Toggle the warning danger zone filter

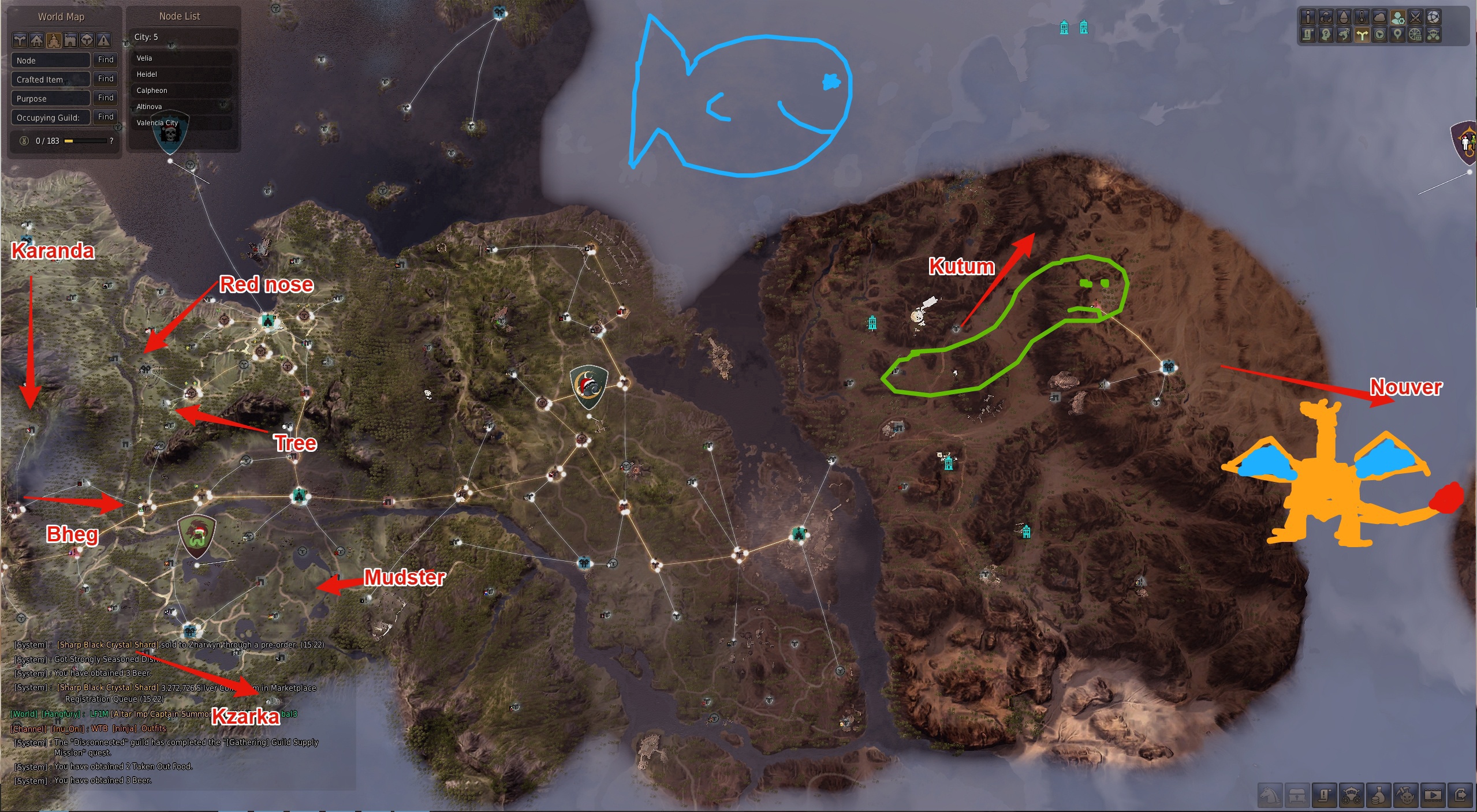pyautogui.click(x=104, y=40)
